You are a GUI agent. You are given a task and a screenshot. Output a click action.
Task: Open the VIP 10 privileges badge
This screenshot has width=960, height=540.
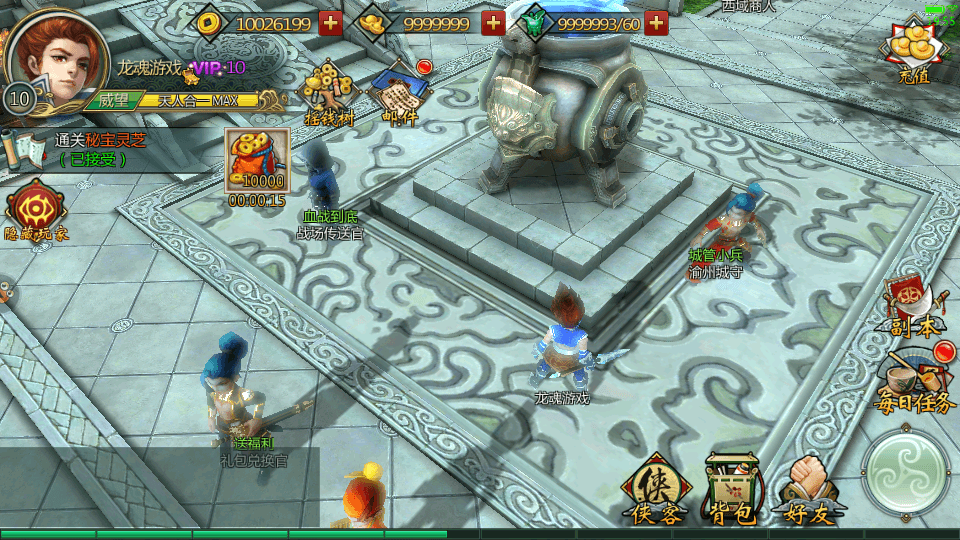coord(220,68)
